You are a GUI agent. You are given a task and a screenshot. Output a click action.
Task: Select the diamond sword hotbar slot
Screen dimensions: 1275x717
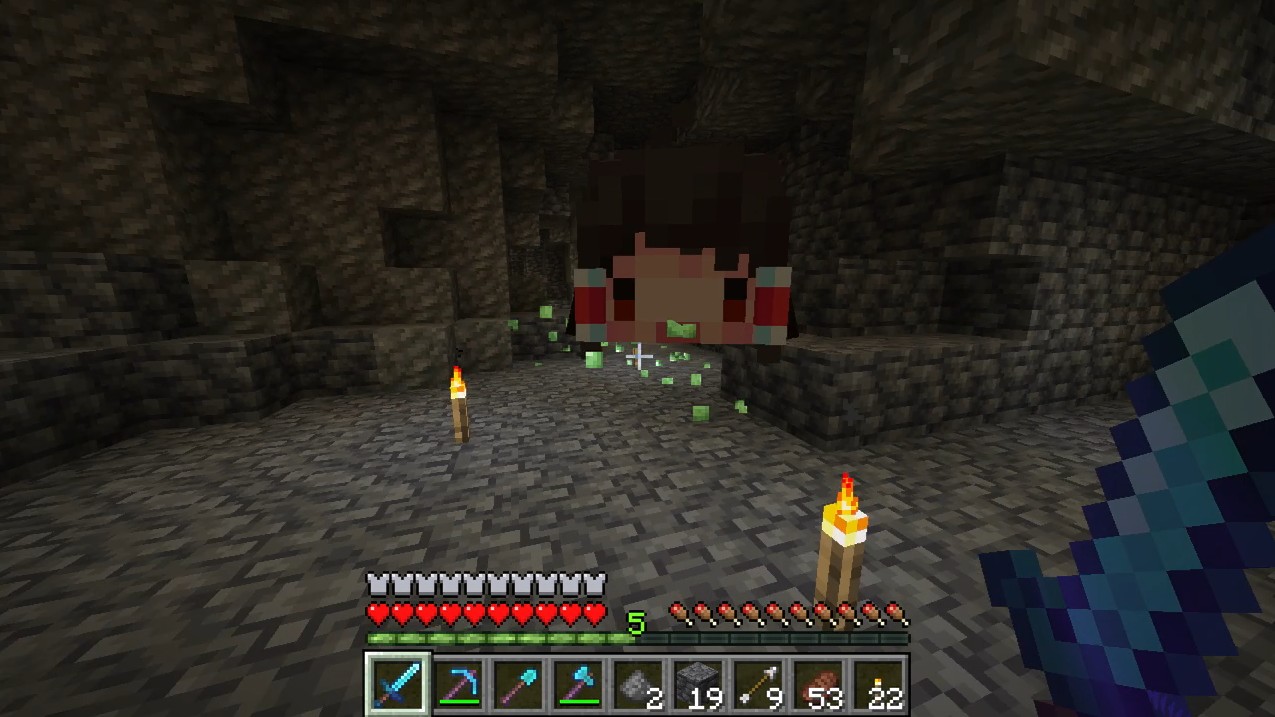[397, 685]
